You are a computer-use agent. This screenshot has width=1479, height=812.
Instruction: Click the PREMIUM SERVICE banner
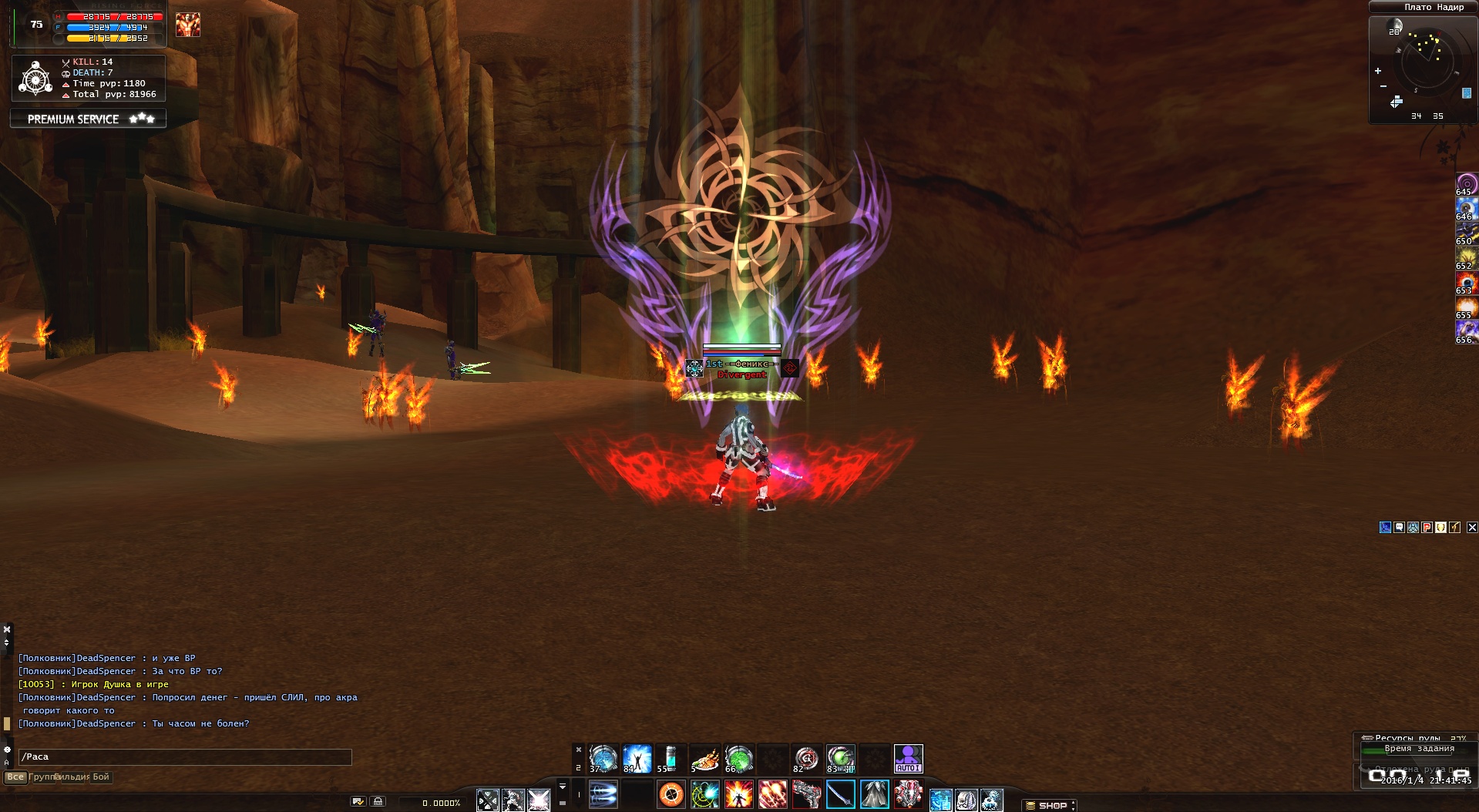point(89,119)
